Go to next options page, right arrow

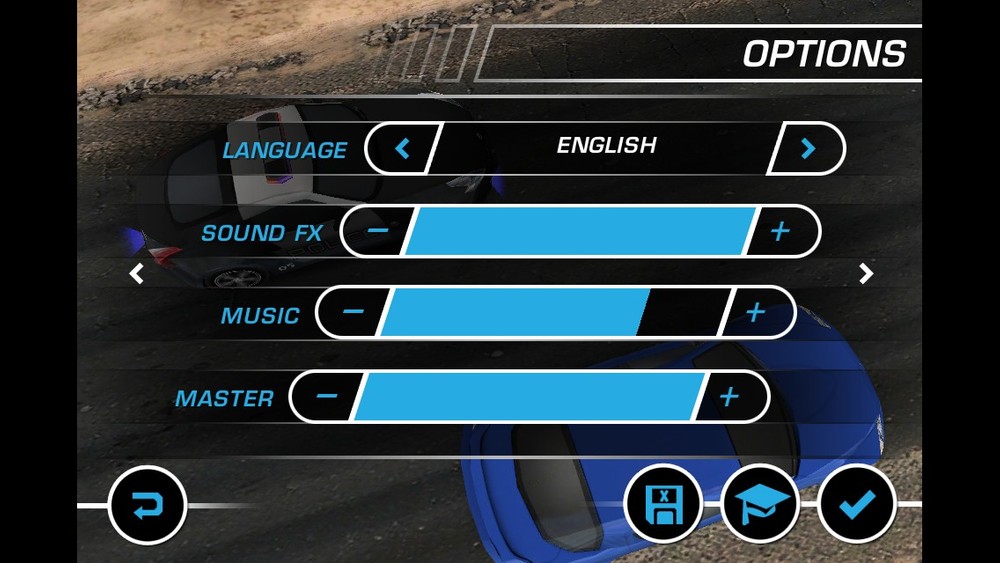pyautogui.click(x=866, y=273)
